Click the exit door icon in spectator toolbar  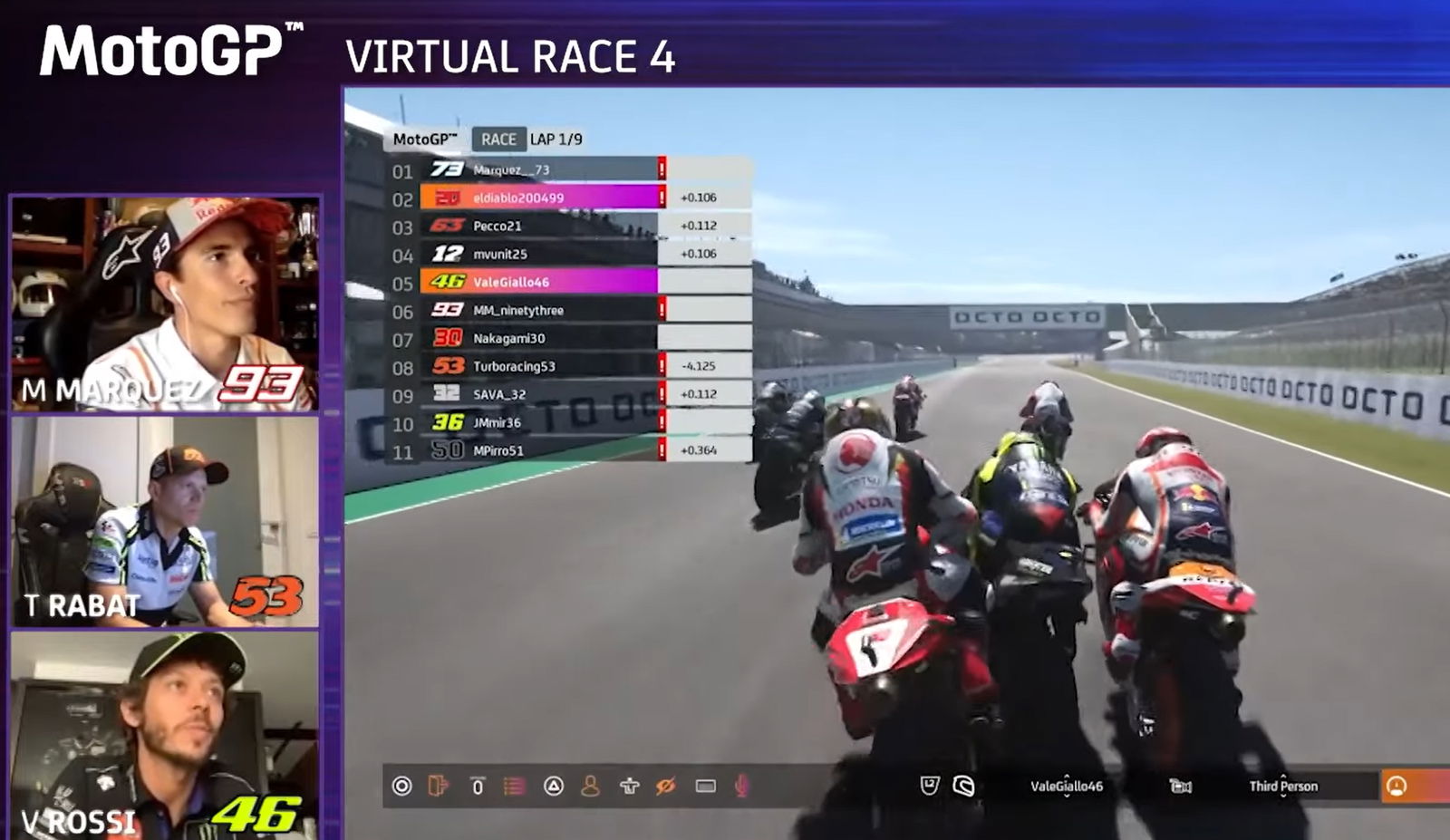point(439,786)
